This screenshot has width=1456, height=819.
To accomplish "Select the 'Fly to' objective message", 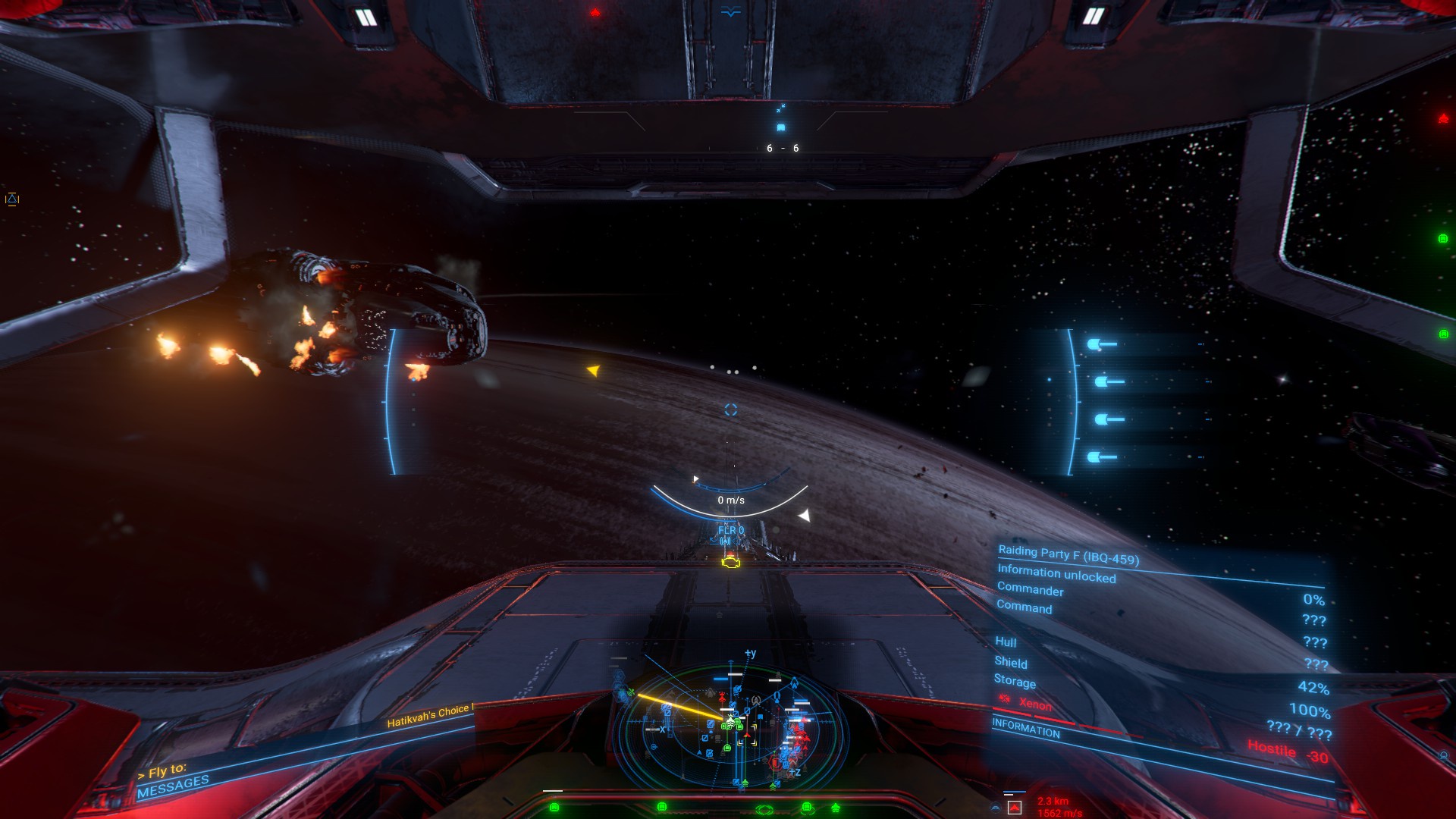I will (x=162, y=771).
